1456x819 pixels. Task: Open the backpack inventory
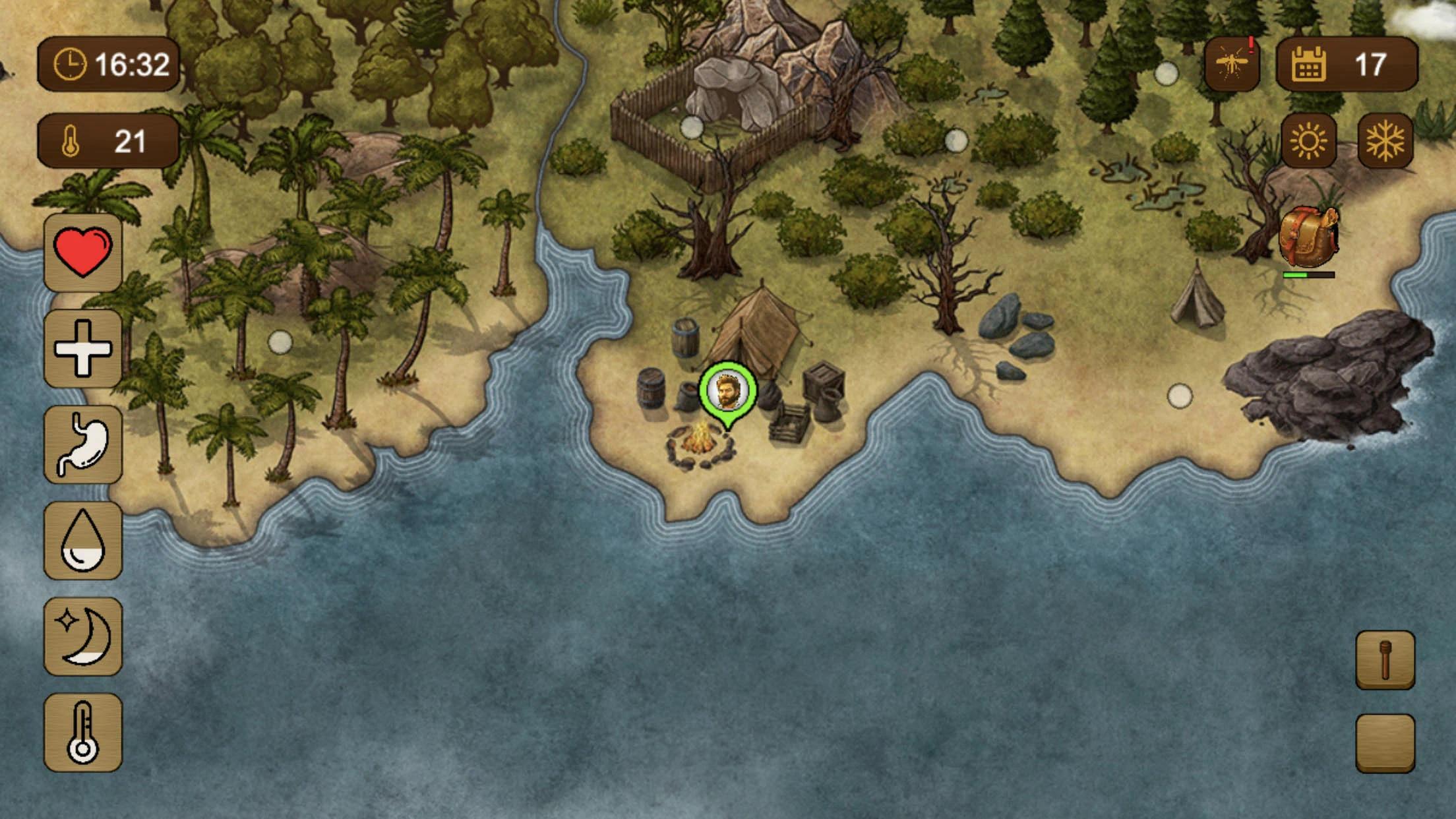(x=1308, y=239)
